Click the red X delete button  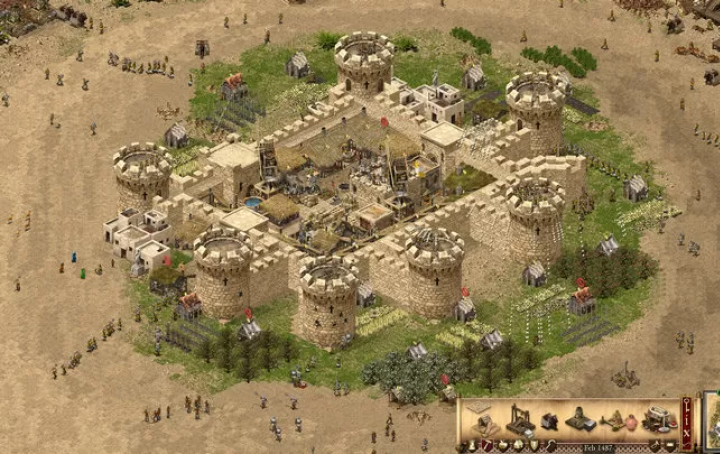pyautogui.click(x=687, y=431)
